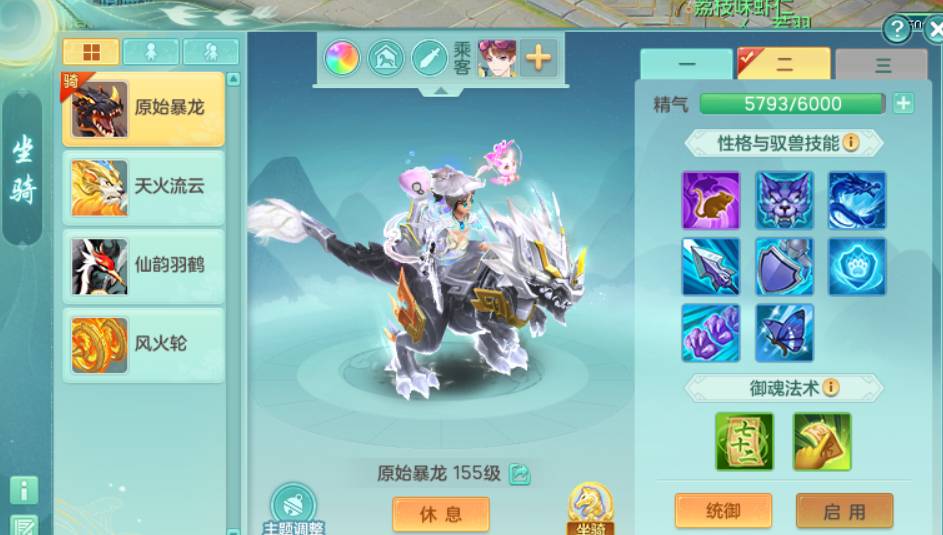Switch to skill plan tab 一
The width and height of the screenshot is (943, 535).
click(686, 65)
